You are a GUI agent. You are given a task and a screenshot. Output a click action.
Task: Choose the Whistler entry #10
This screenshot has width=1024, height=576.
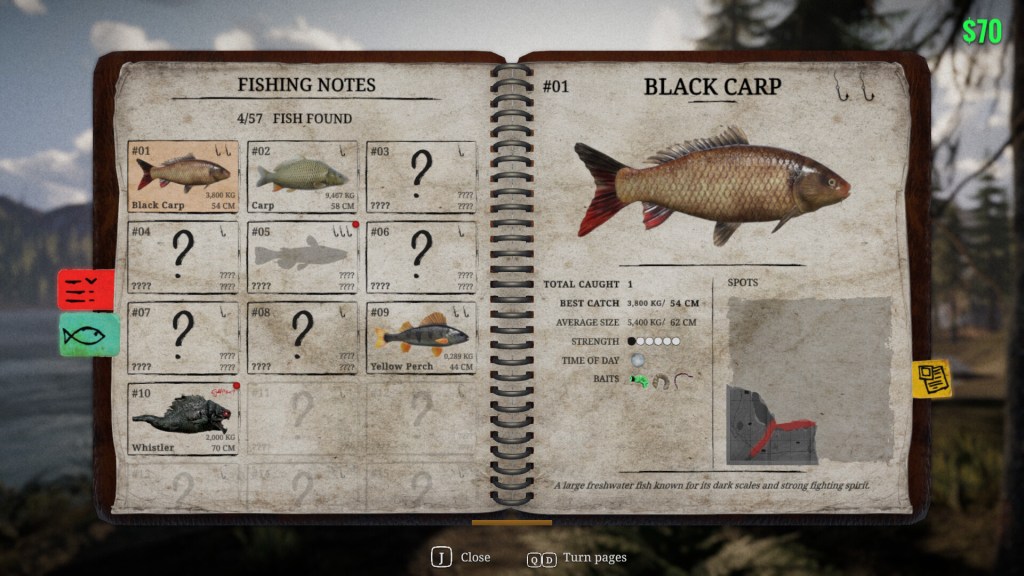(183, 418)
